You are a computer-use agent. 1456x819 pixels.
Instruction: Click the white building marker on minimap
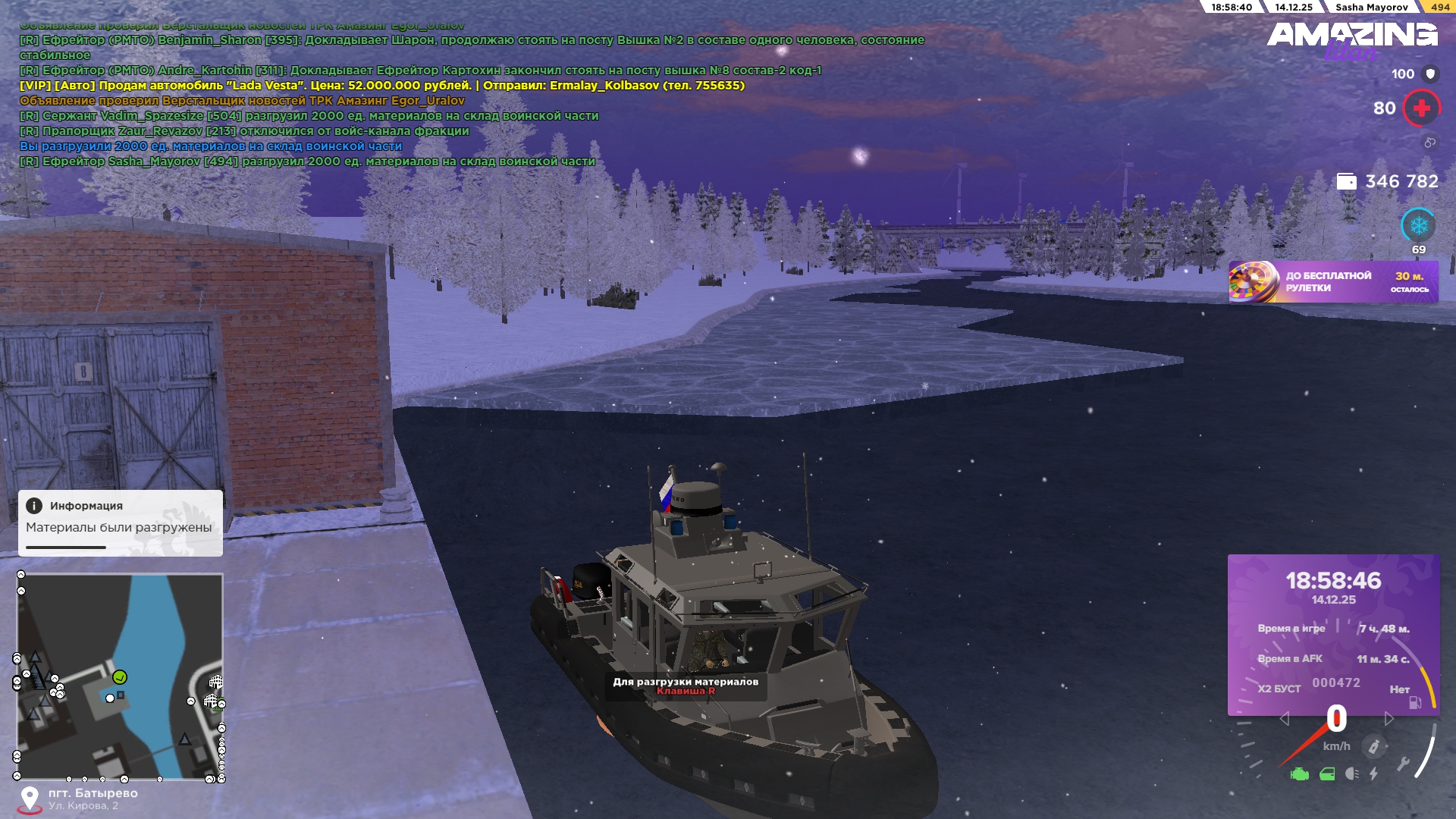coord(215,682)
